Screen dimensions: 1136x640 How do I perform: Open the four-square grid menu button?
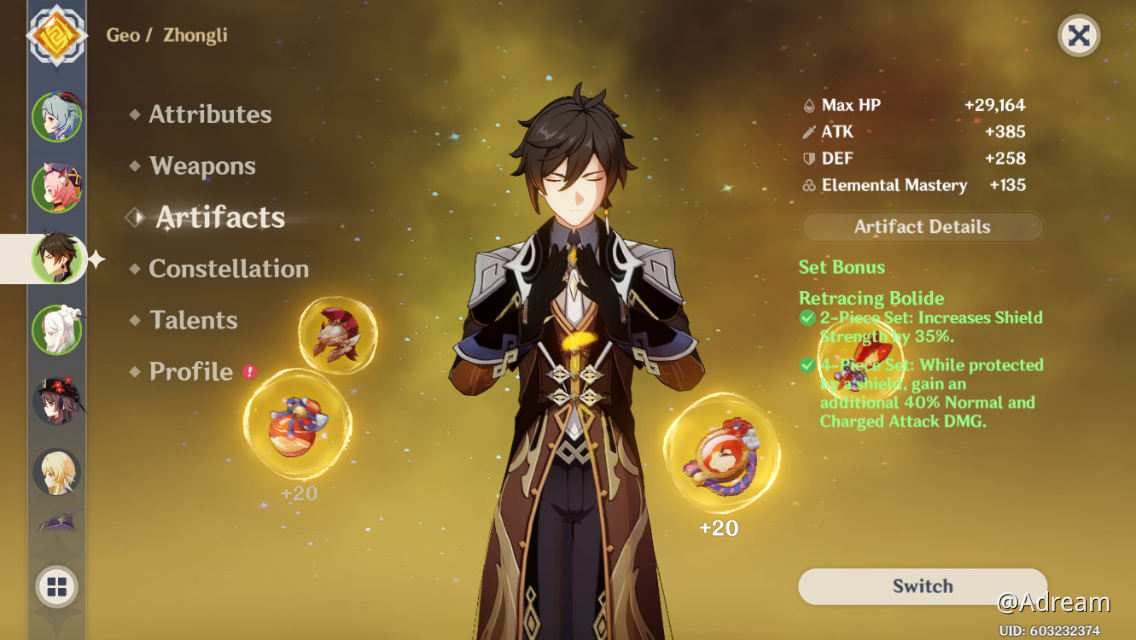[56, 587]
